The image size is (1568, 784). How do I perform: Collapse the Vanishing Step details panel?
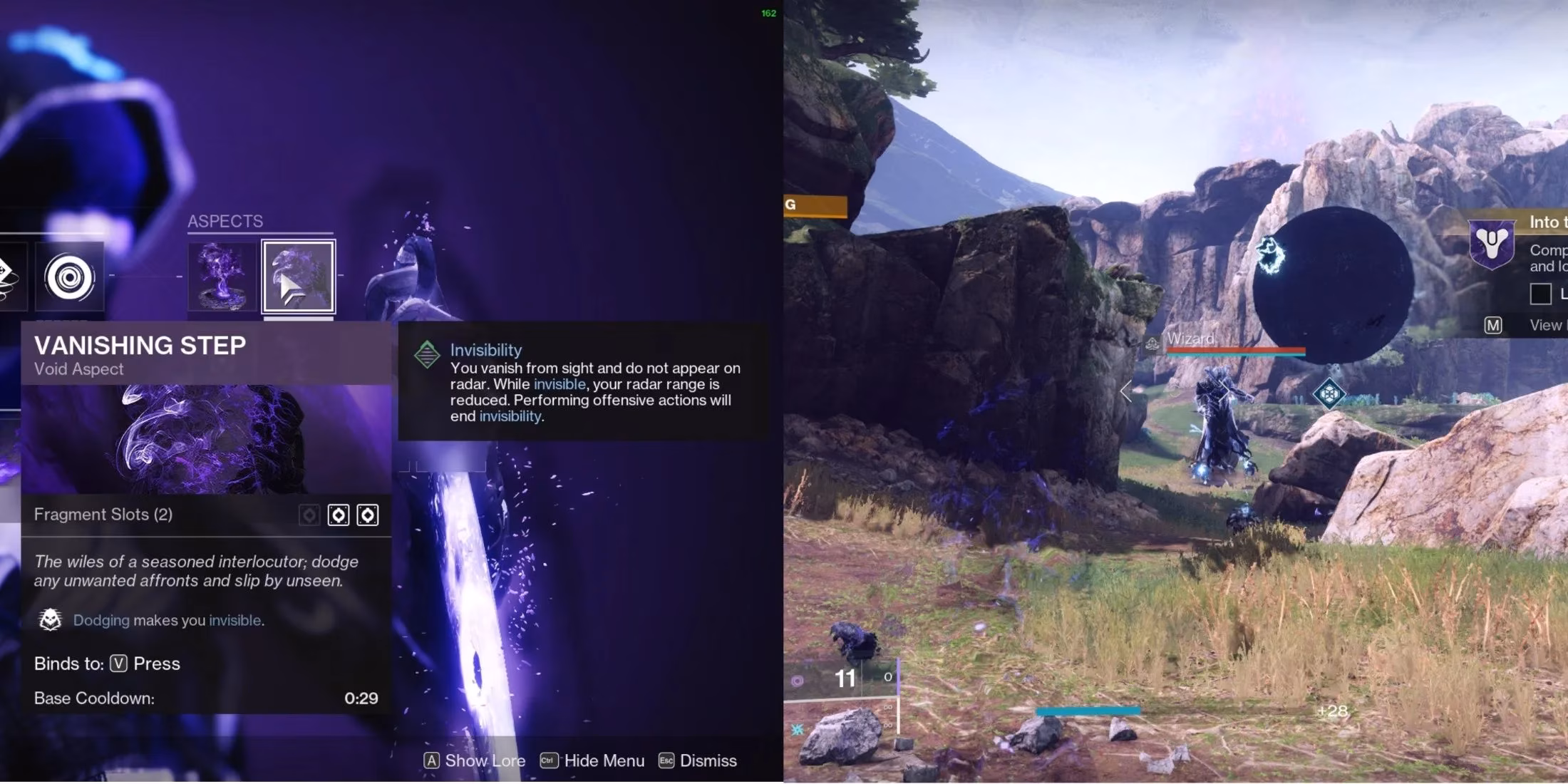click(x=140, y=346)
